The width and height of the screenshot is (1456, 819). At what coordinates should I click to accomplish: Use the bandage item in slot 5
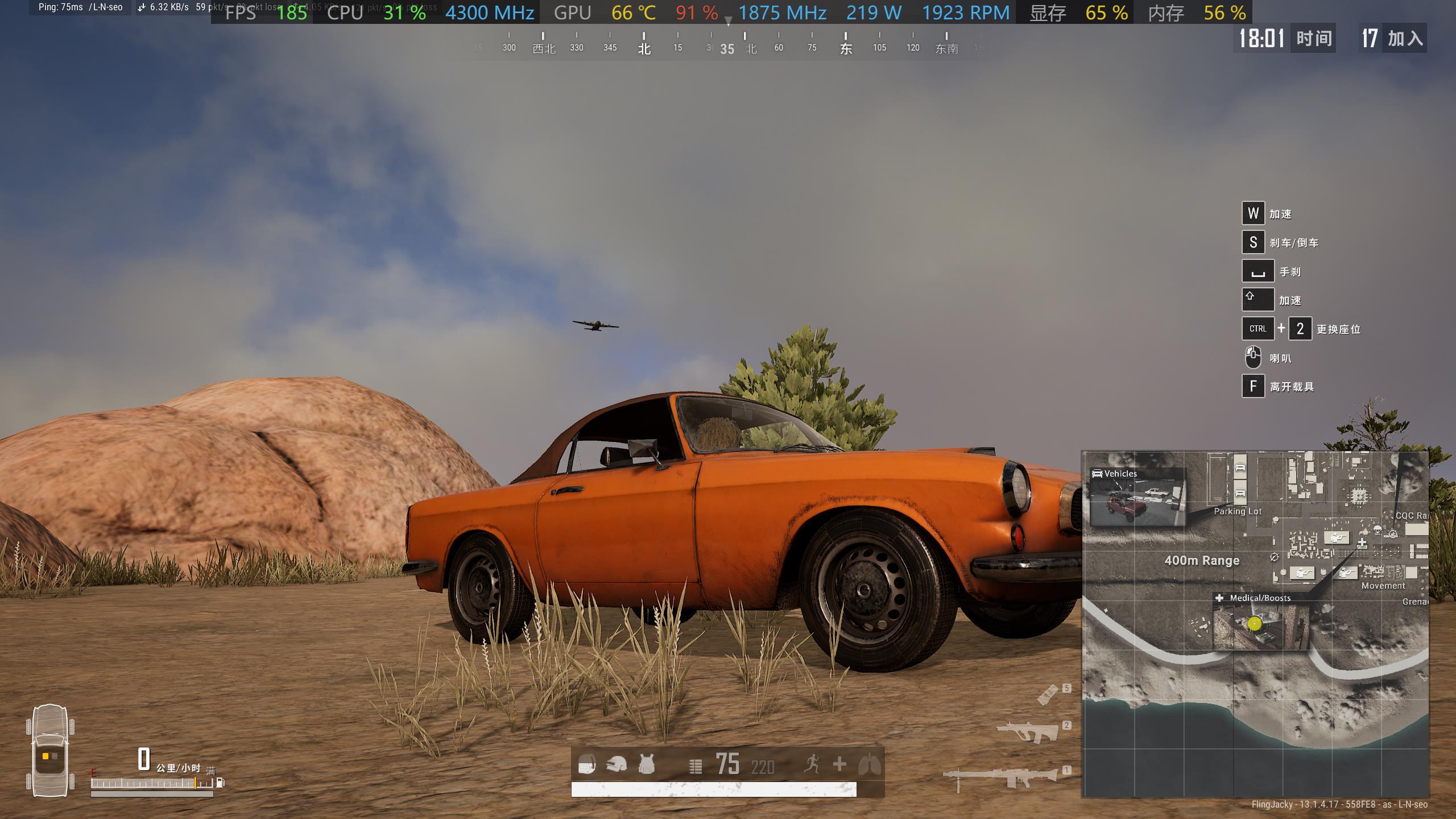pyautogui.click(x=1047, y=694)
